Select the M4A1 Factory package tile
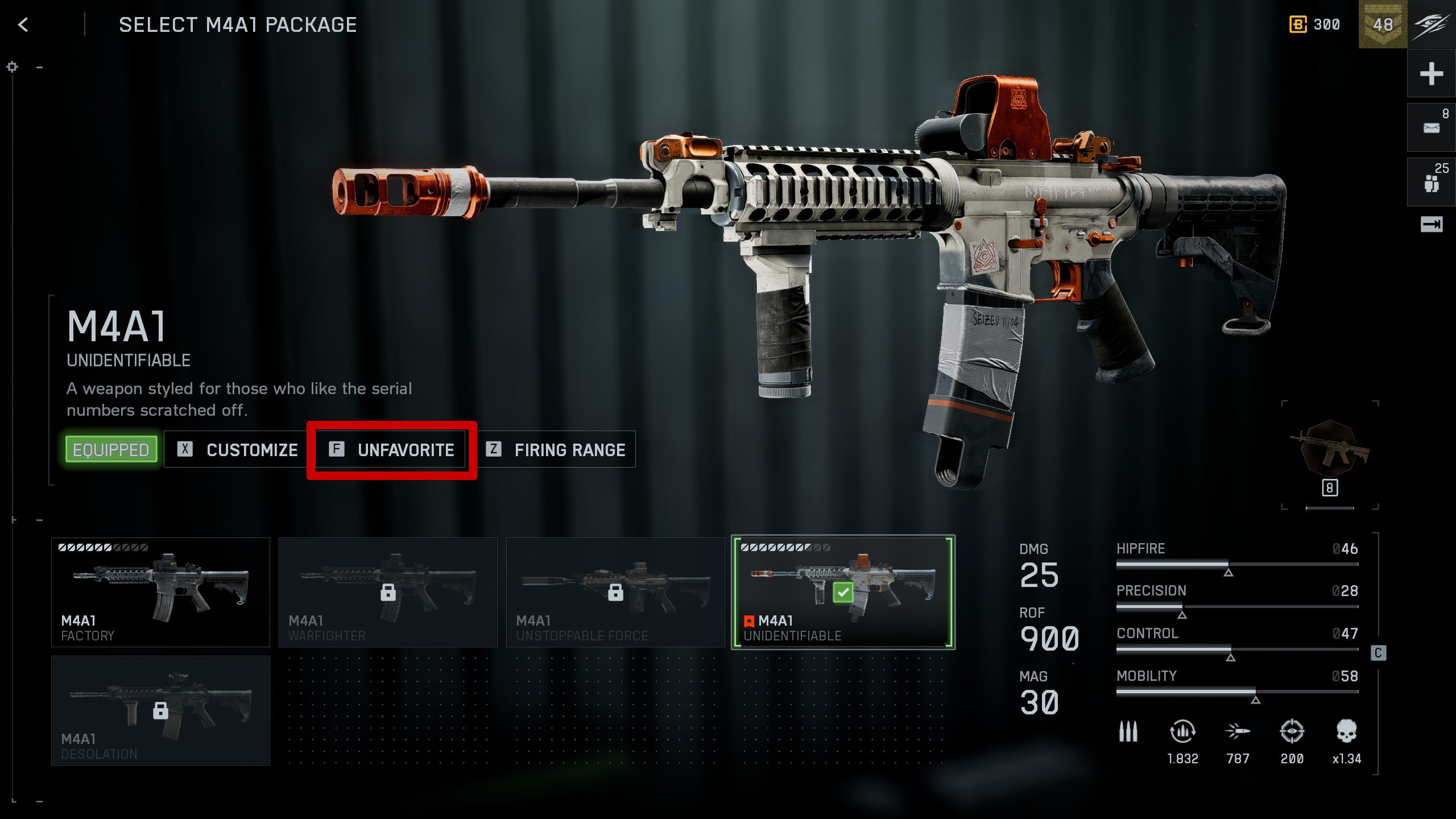Screen dimensions: 1456x819 [160, 591]
